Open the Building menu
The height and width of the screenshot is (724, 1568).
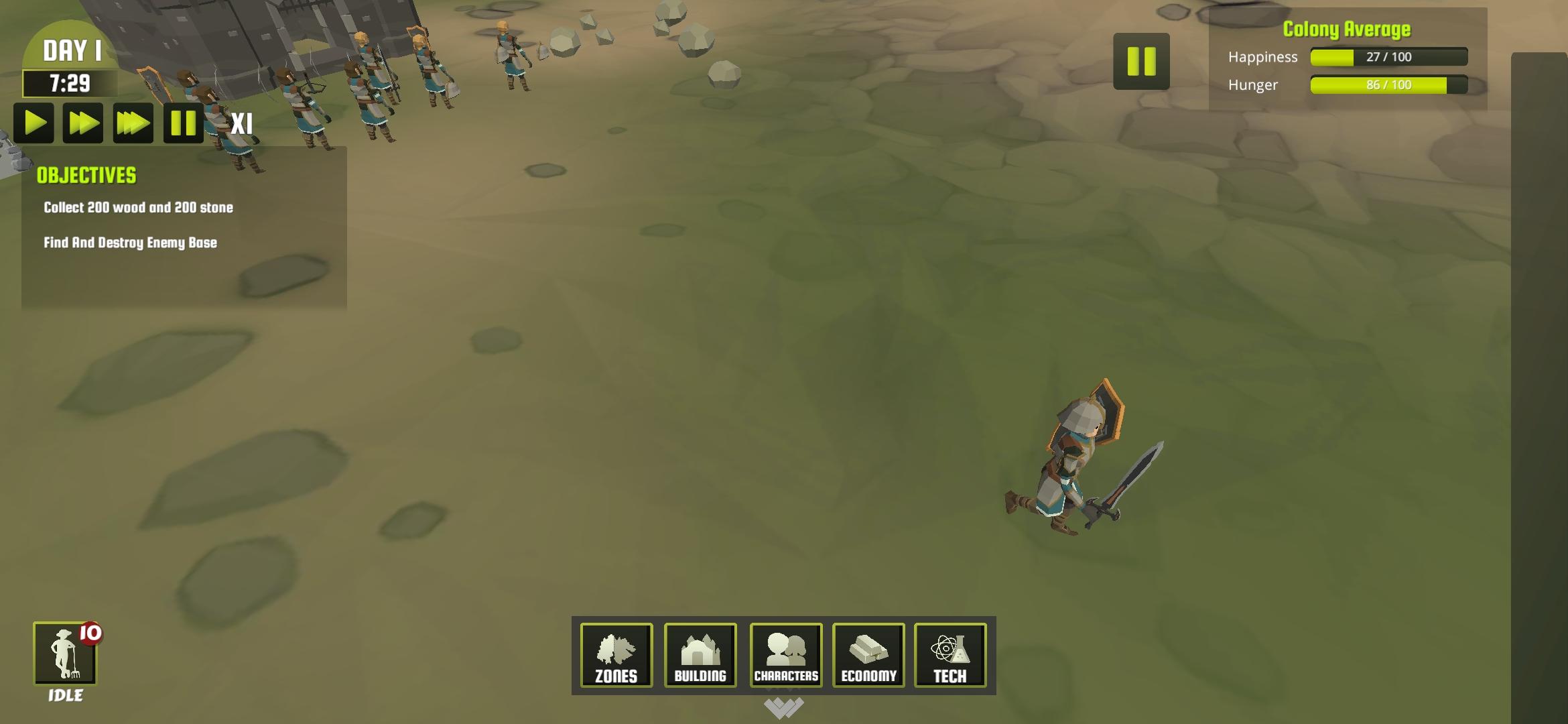point(700,656)
